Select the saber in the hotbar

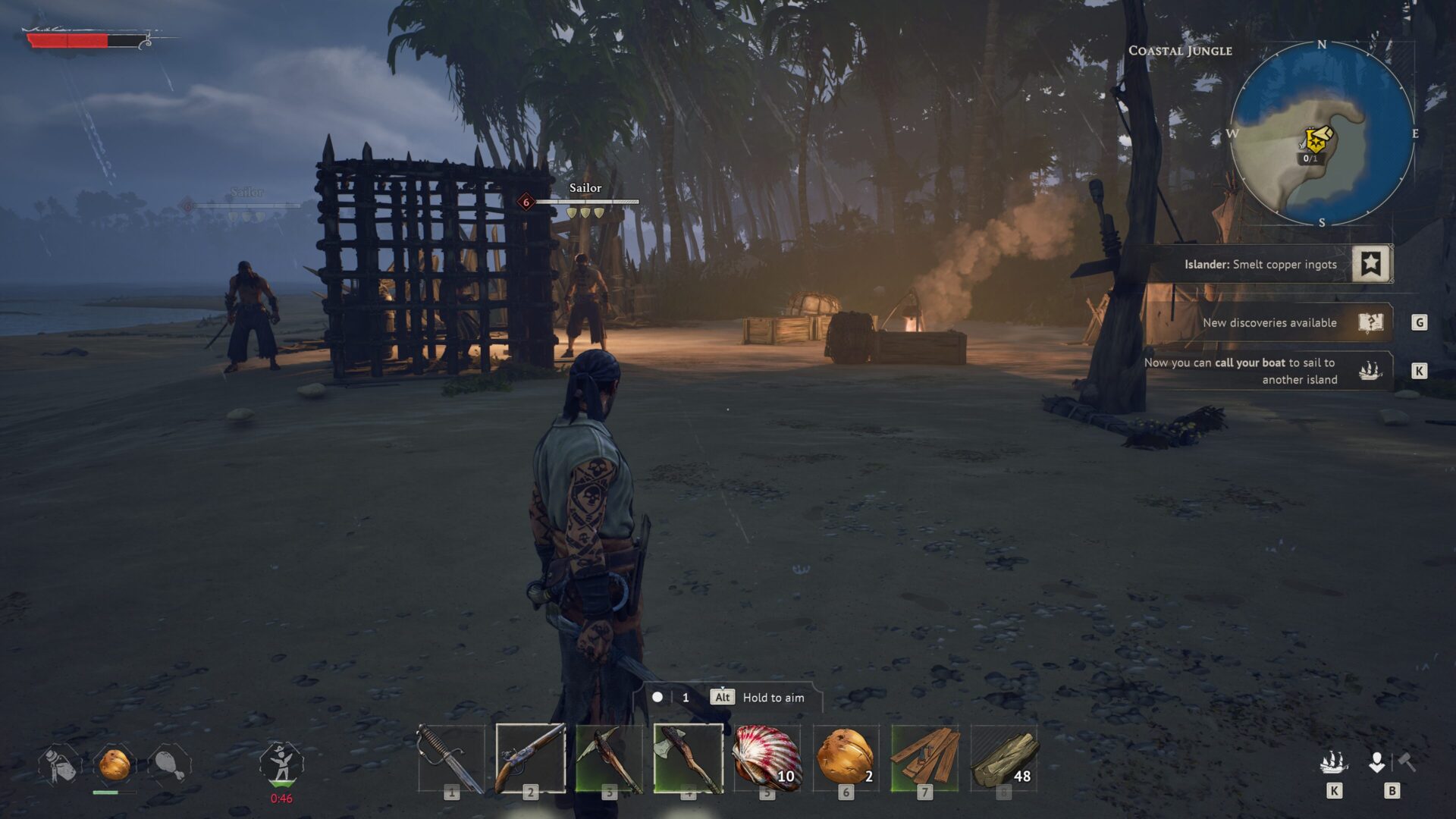pos(451,758)
